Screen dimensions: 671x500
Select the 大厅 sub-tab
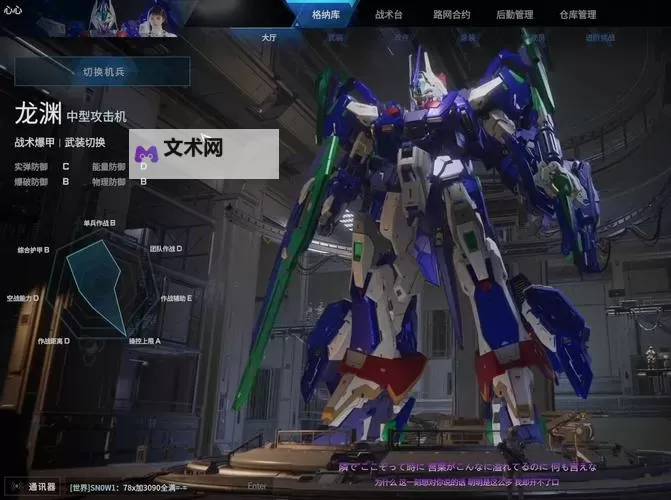tap(269, 38)
